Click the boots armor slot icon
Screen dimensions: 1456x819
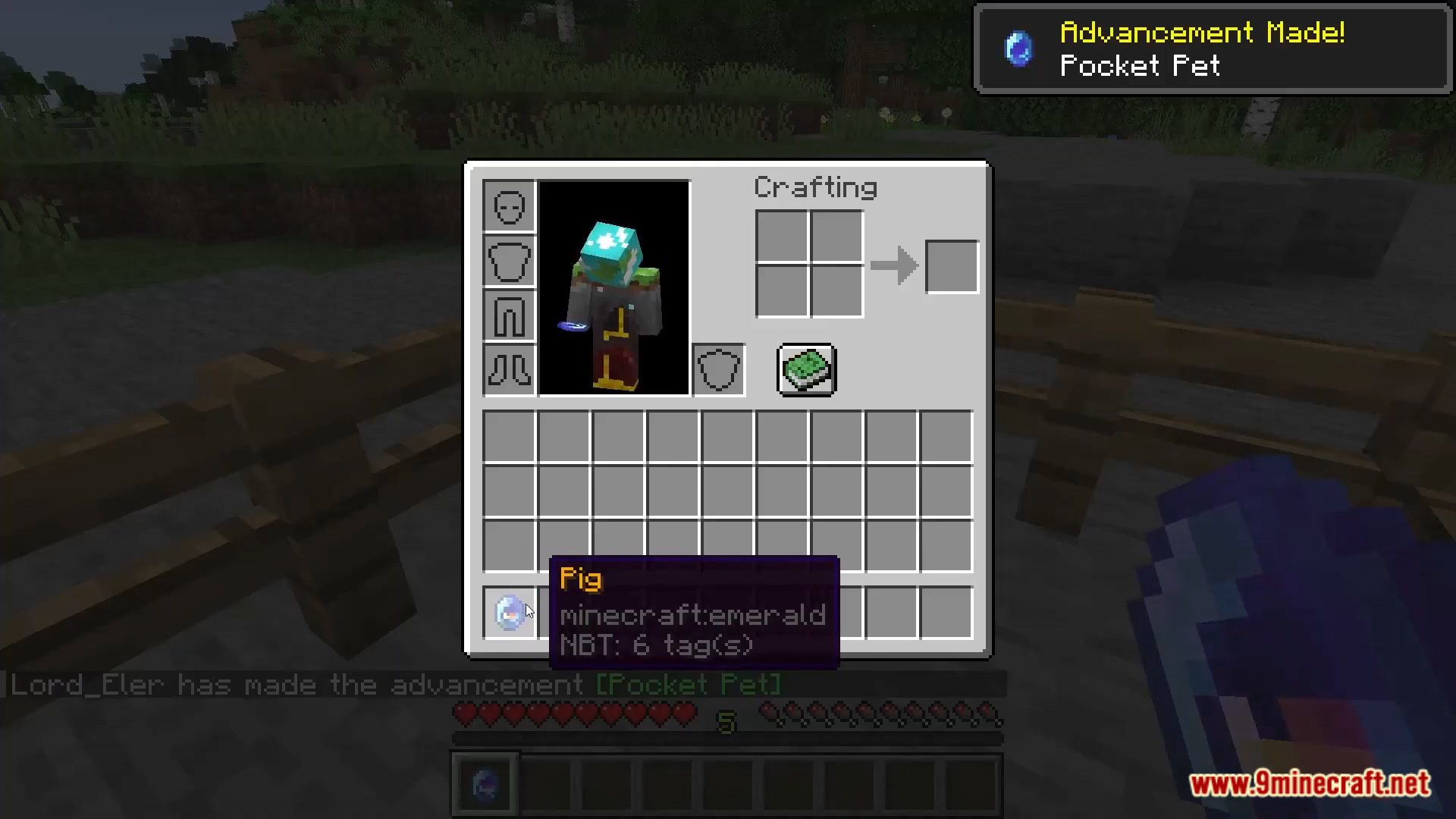(508, 370)
